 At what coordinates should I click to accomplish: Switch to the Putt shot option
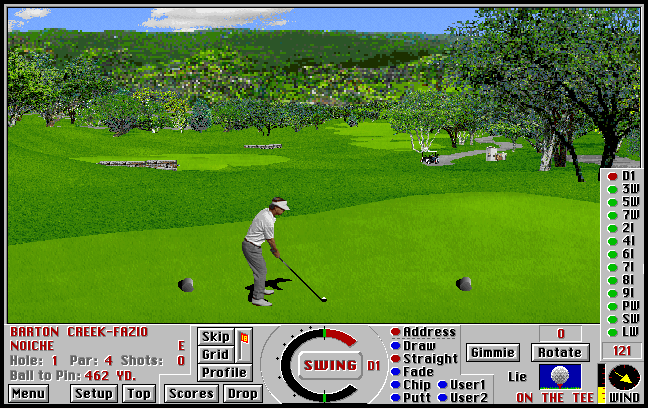click(x=417, y=398)
